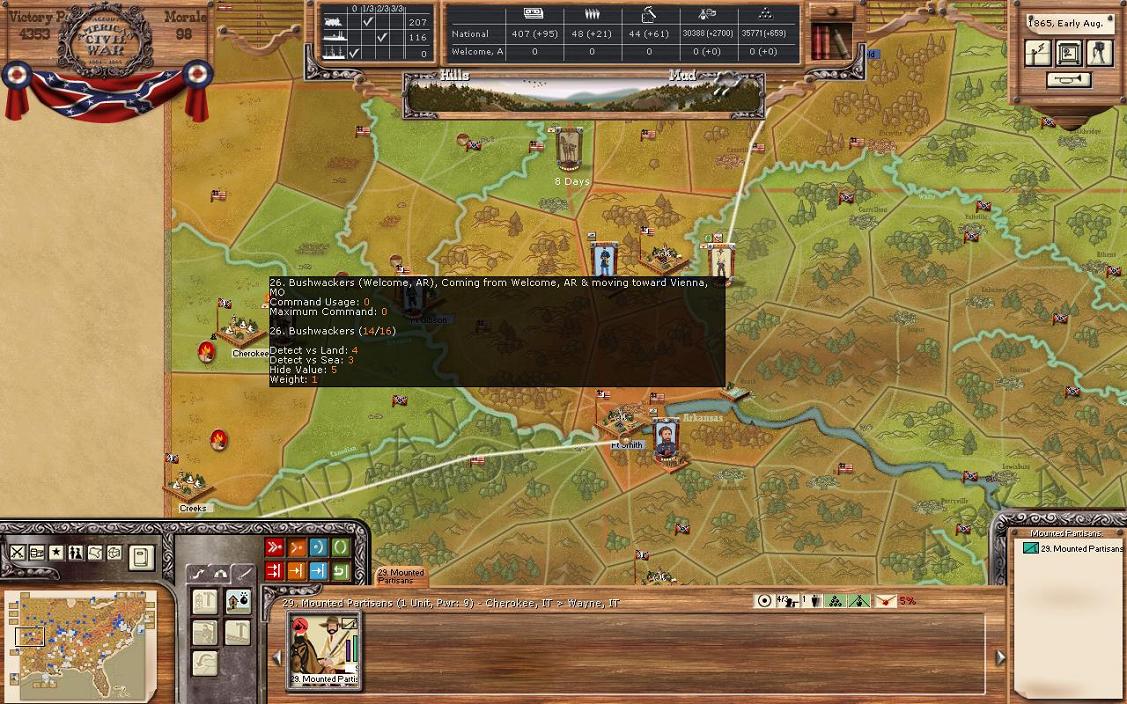Click the two figures filter icon

click(75, 552)
